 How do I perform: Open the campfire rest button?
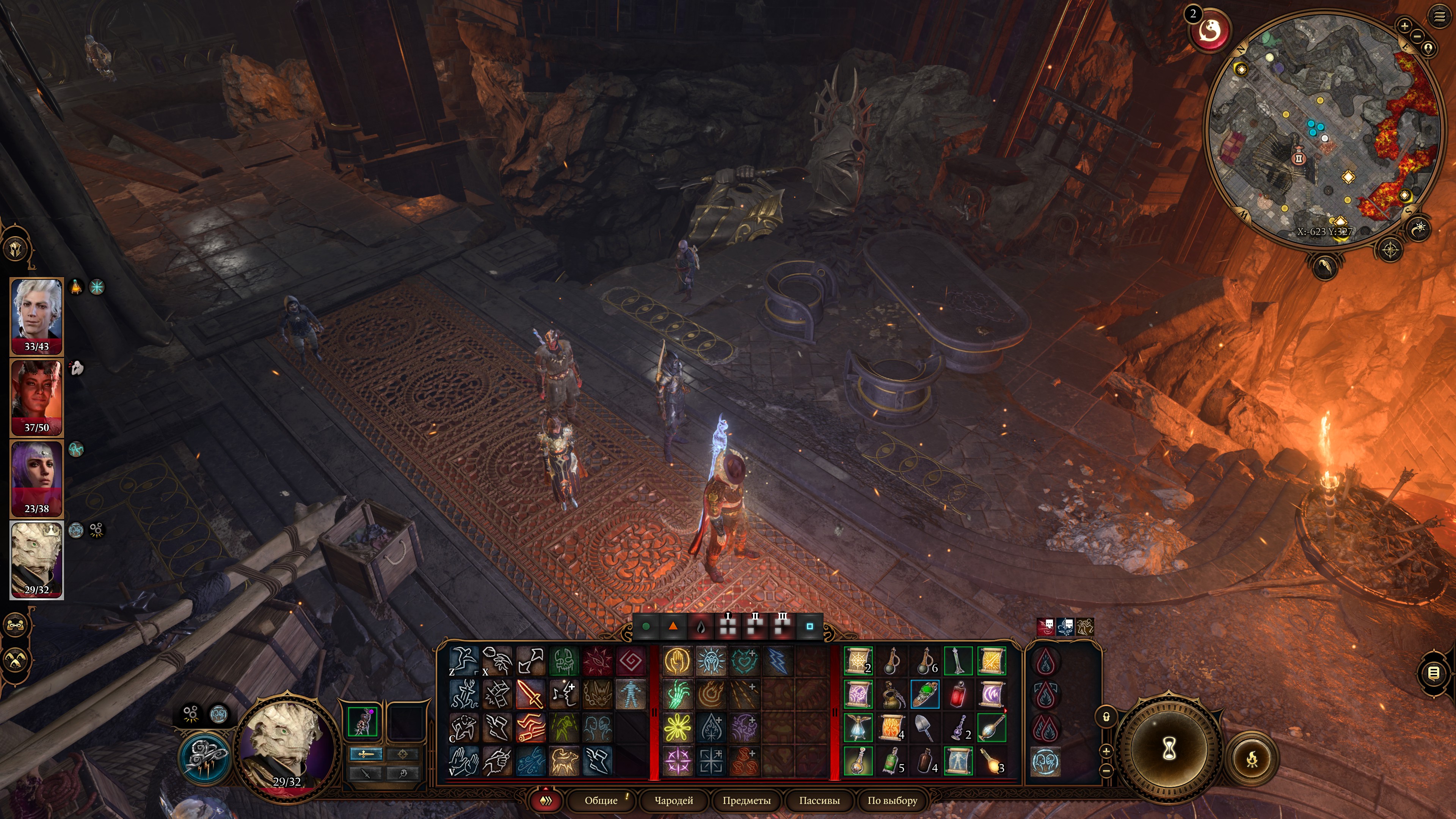(1252, 758)
